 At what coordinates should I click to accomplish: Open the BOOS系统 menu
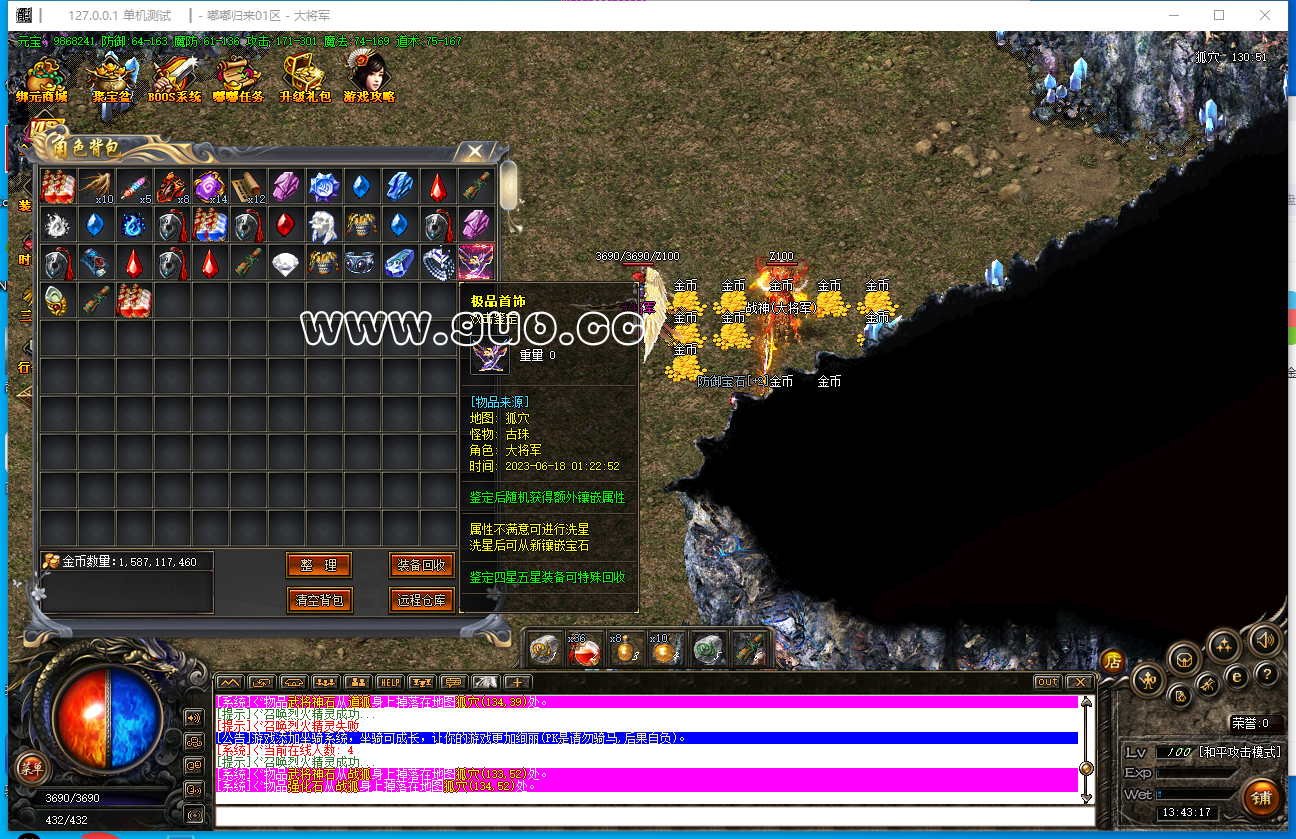click(x=175, y=78)
